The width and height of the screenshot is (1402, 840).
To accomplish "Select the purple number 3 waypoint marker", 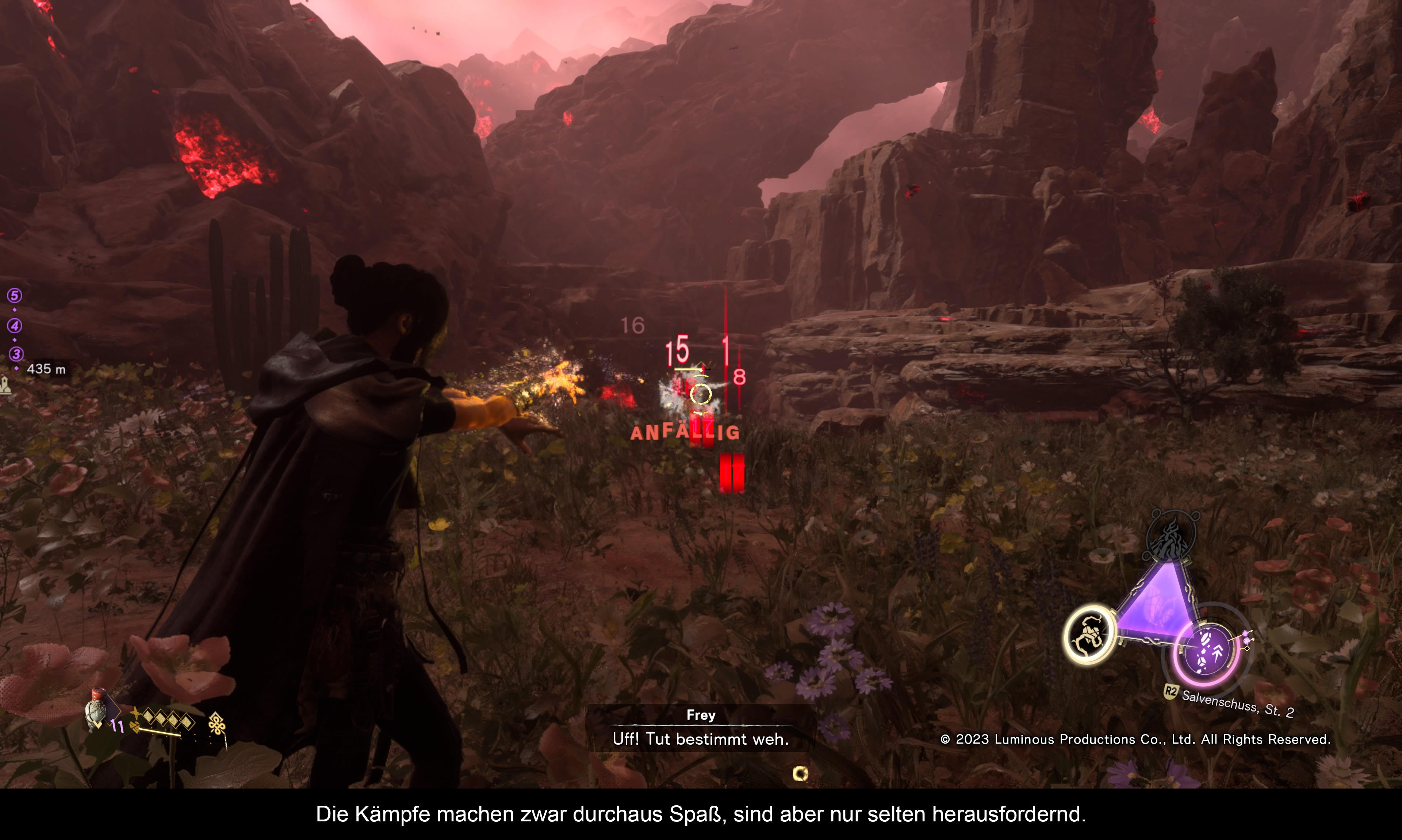I will click(16, 354).
